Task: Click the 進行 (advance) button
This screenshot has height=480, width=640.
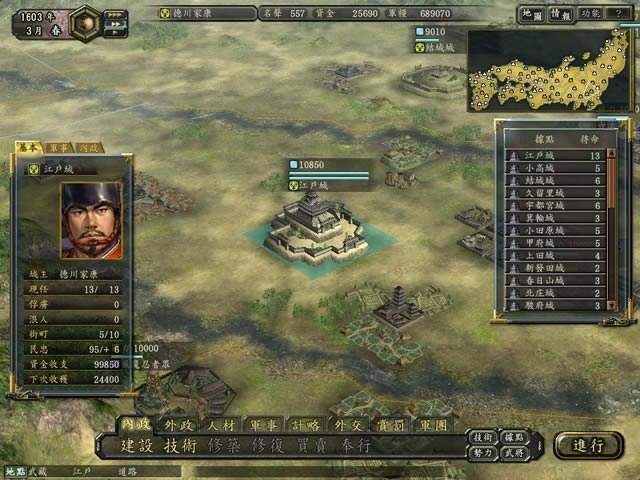Action: (x=587, y=445)
